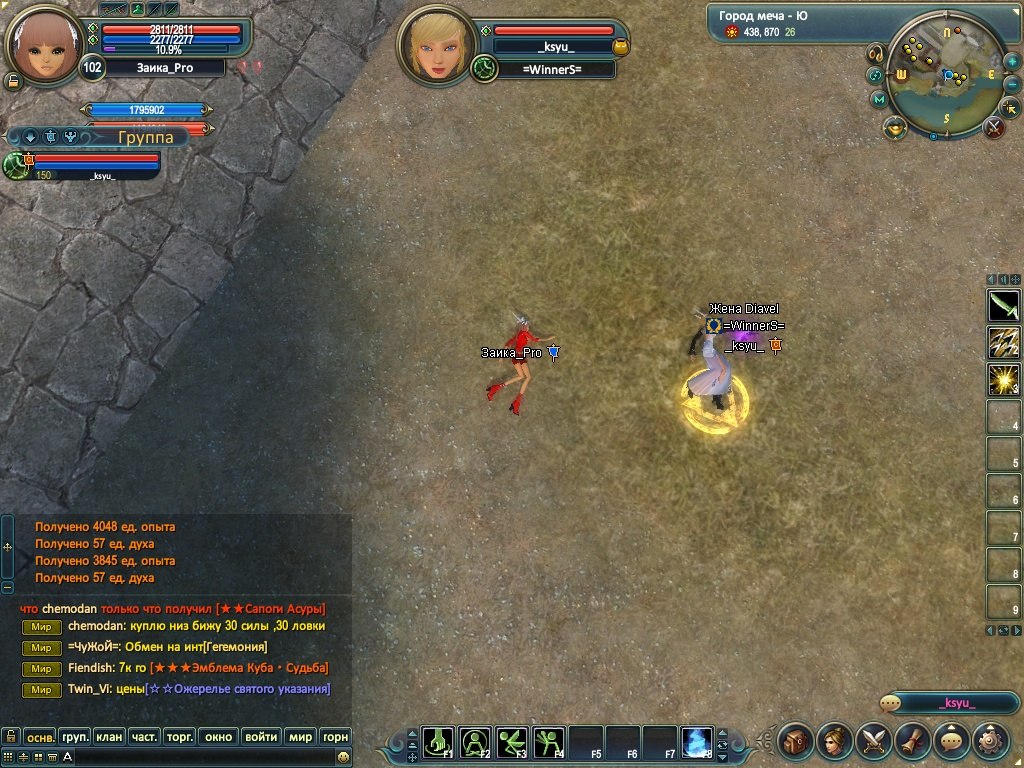Select the 'торг.' trade chat tab

pyautogui.click(x=179, y=737)
